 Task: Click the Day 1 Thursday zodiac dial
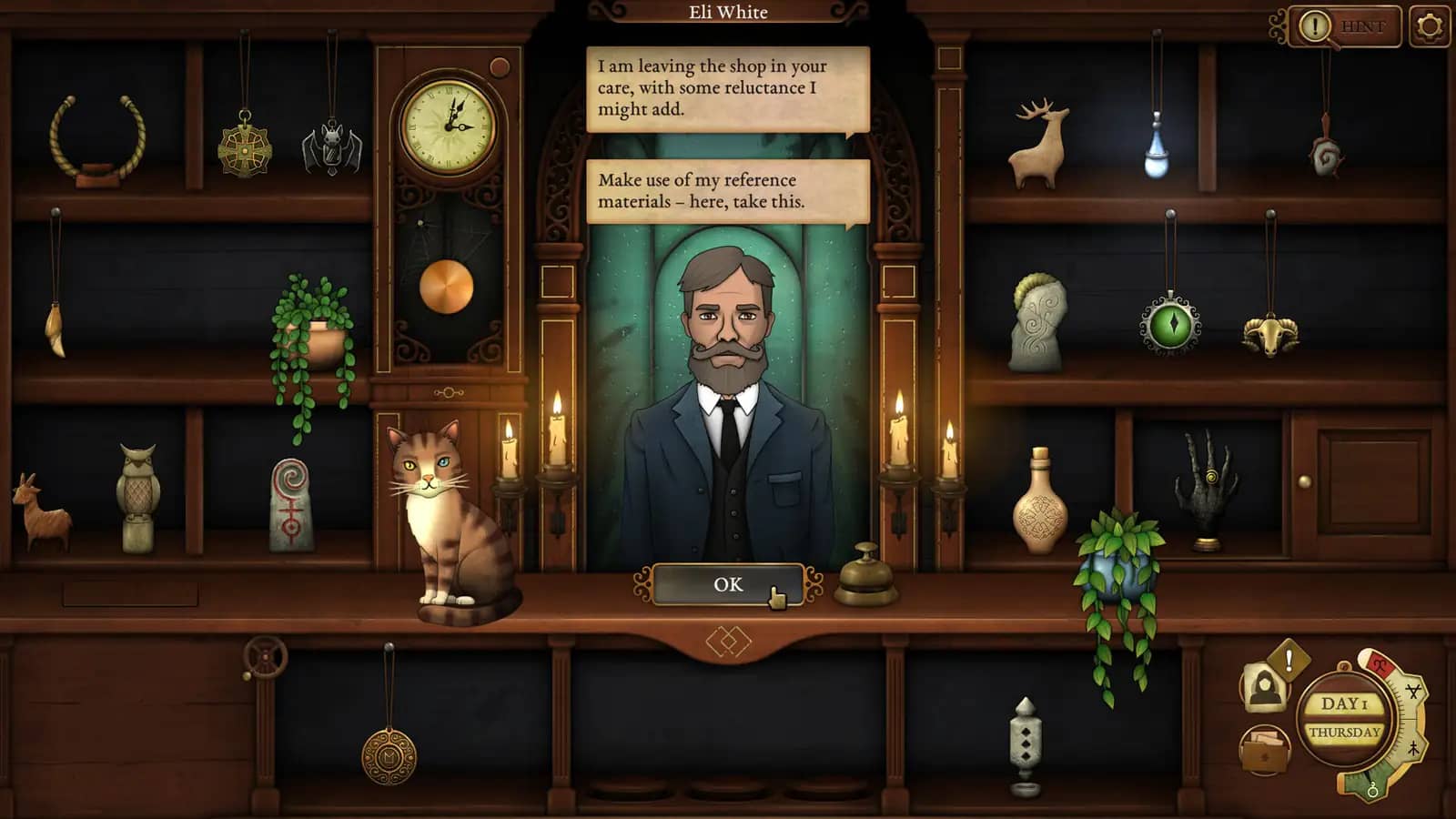coord(1347,719)
